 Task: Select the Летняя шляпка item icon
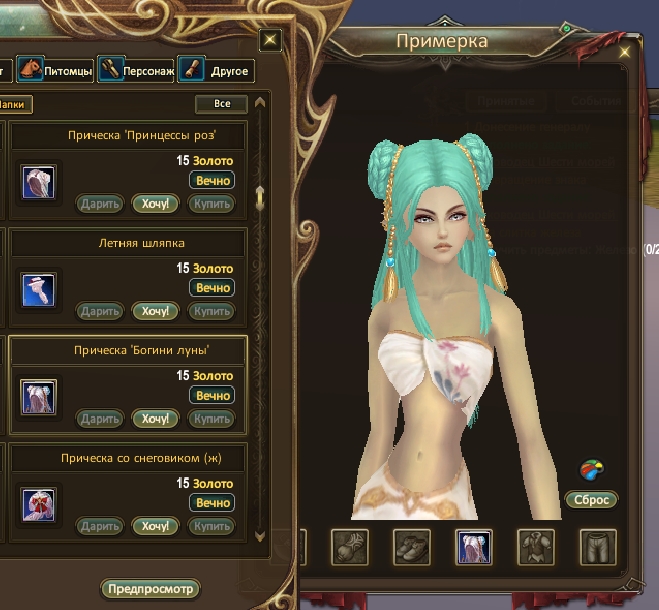tap(38, 289)
